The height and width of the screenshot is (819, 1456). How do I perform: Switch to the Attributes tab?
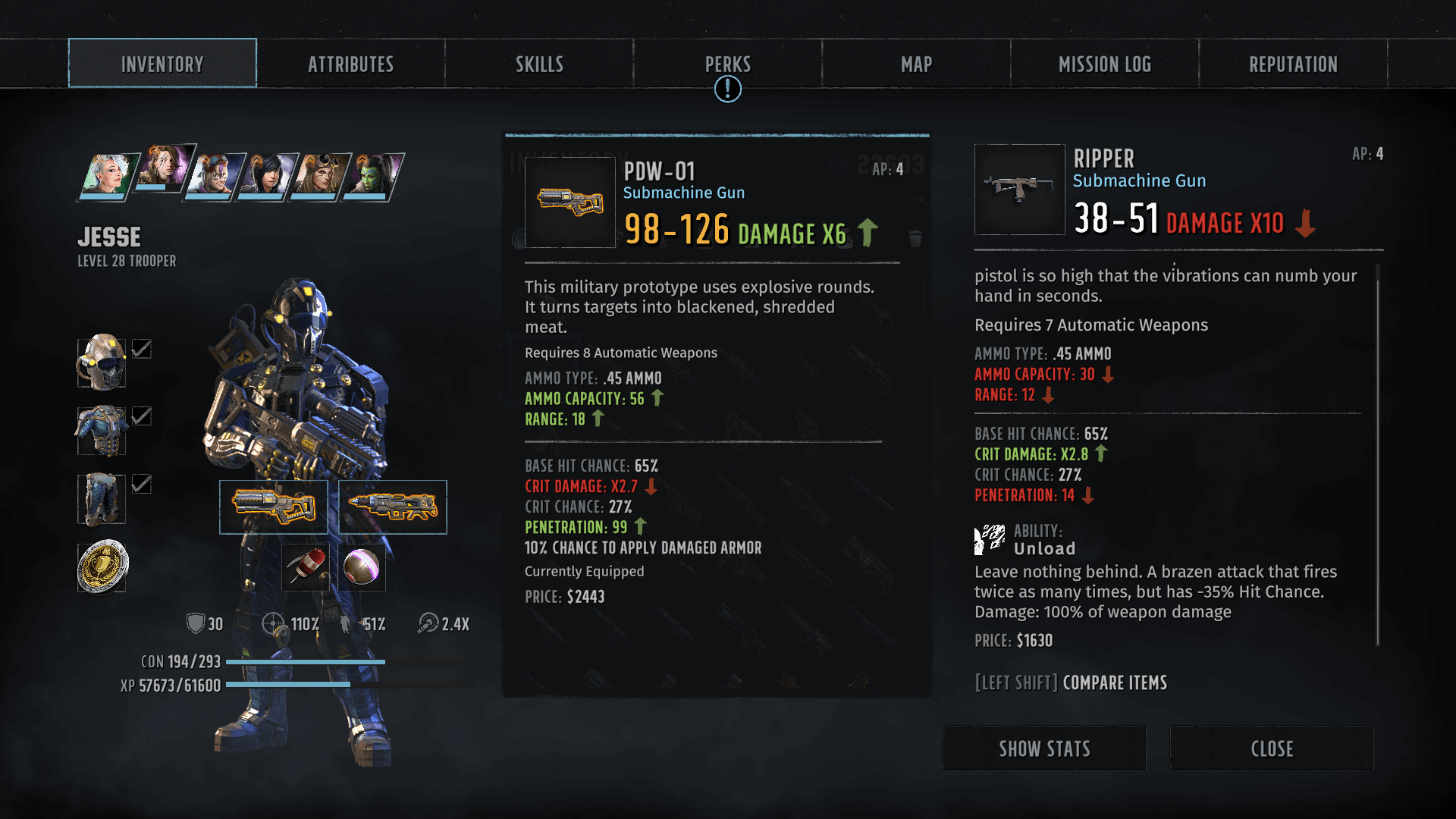pos(350,64)
